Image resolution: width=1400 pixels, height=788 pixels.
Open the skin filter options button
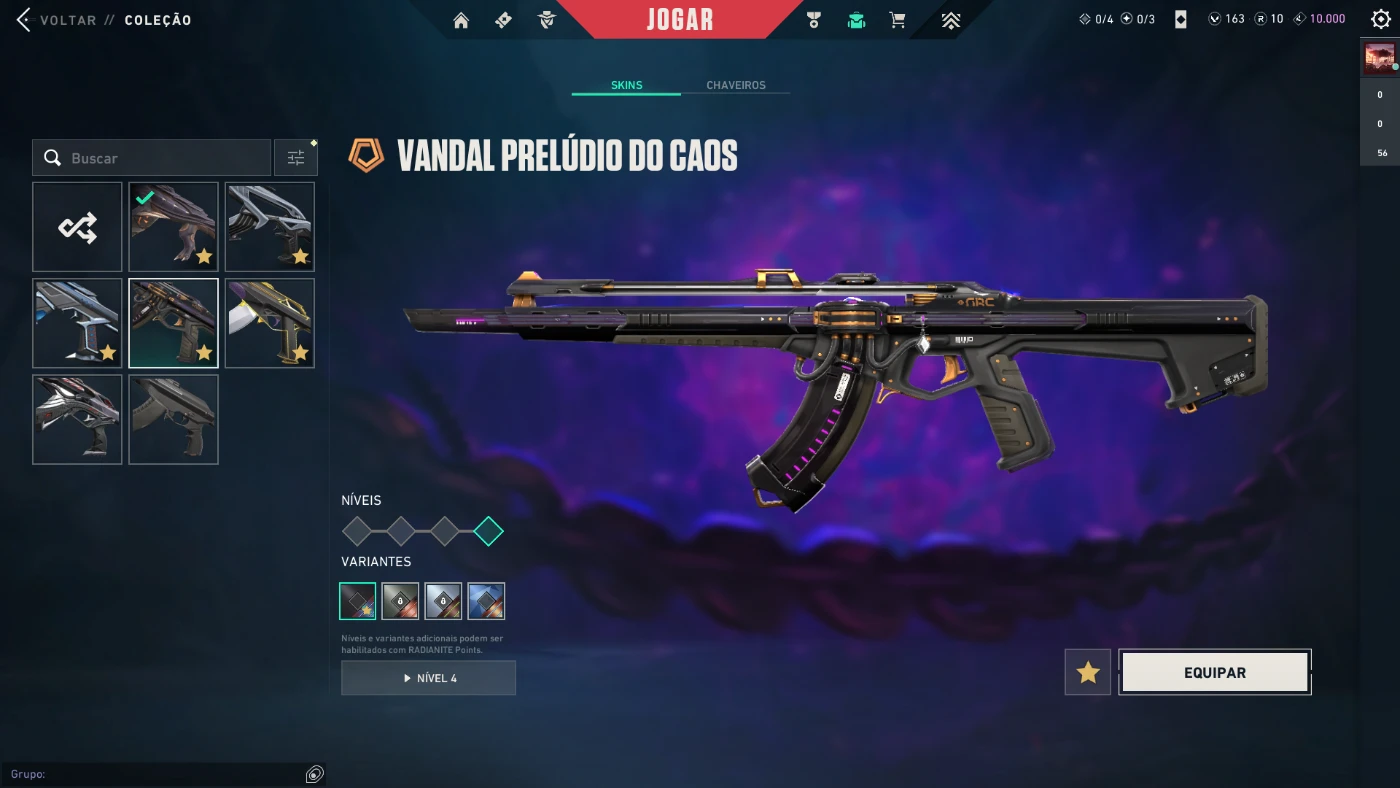(x=296, y=158)
